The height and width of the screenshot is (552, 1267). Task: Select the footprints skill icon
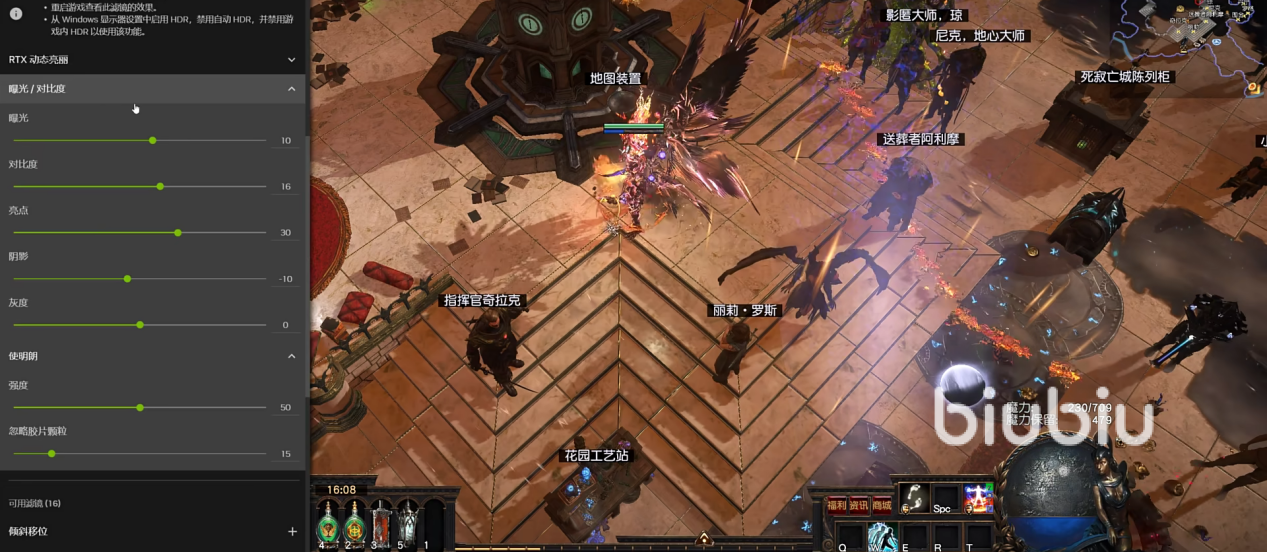912,497
